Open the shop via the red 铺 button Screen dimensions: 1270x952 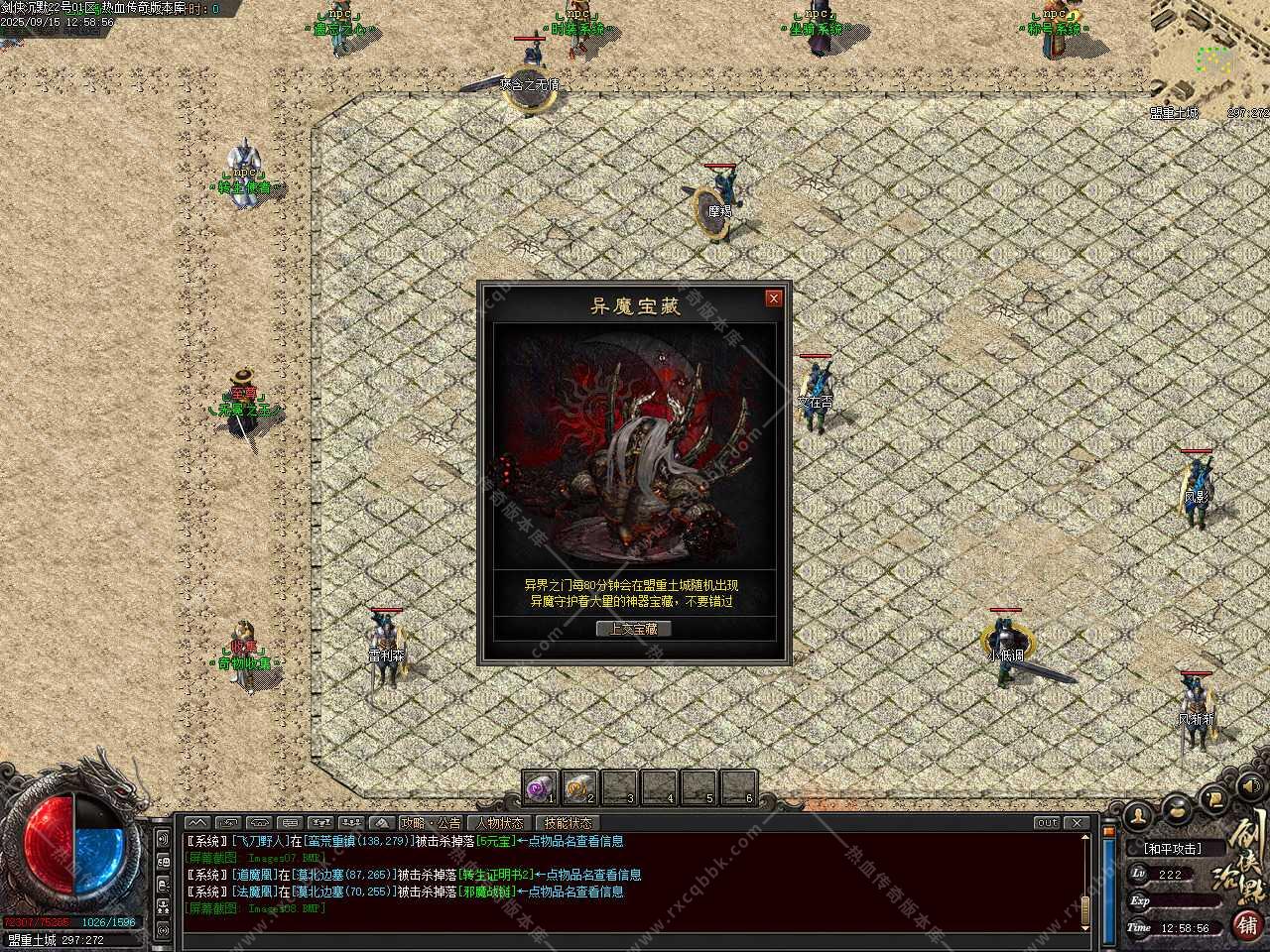point(1248,925)
